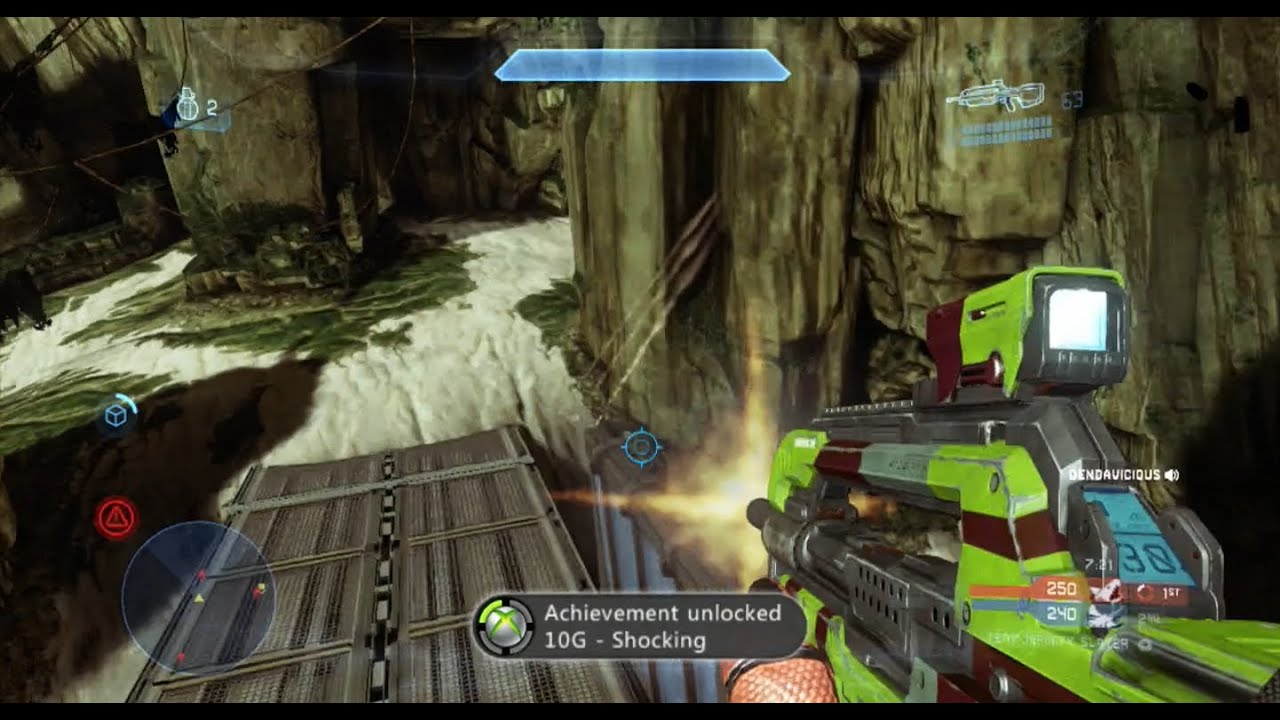Open the Achievement unlocked notification
1280x720 pixels.
(638, 626)
